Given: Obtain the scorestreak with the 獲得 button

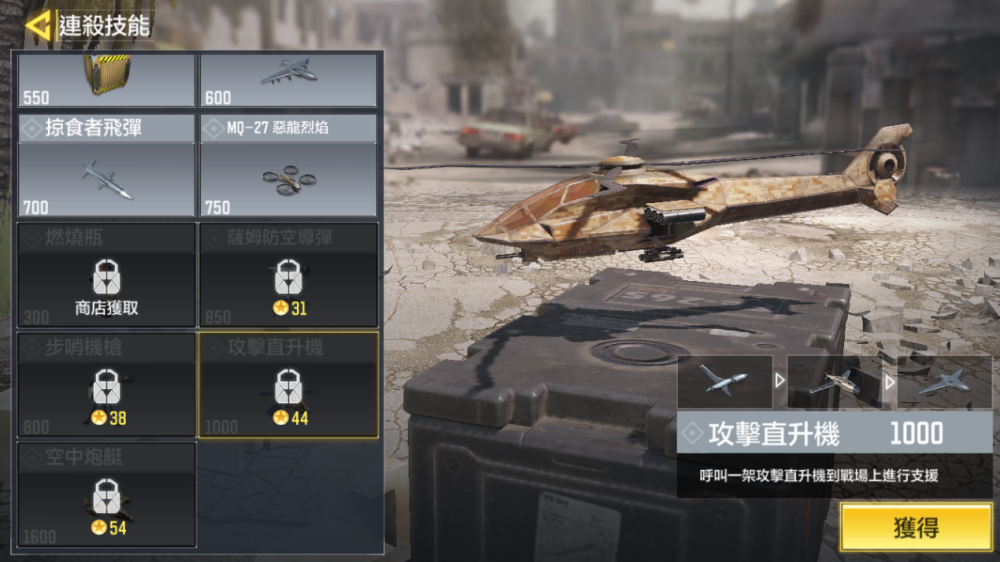Looking at the screenshot, I should (915, 527).
